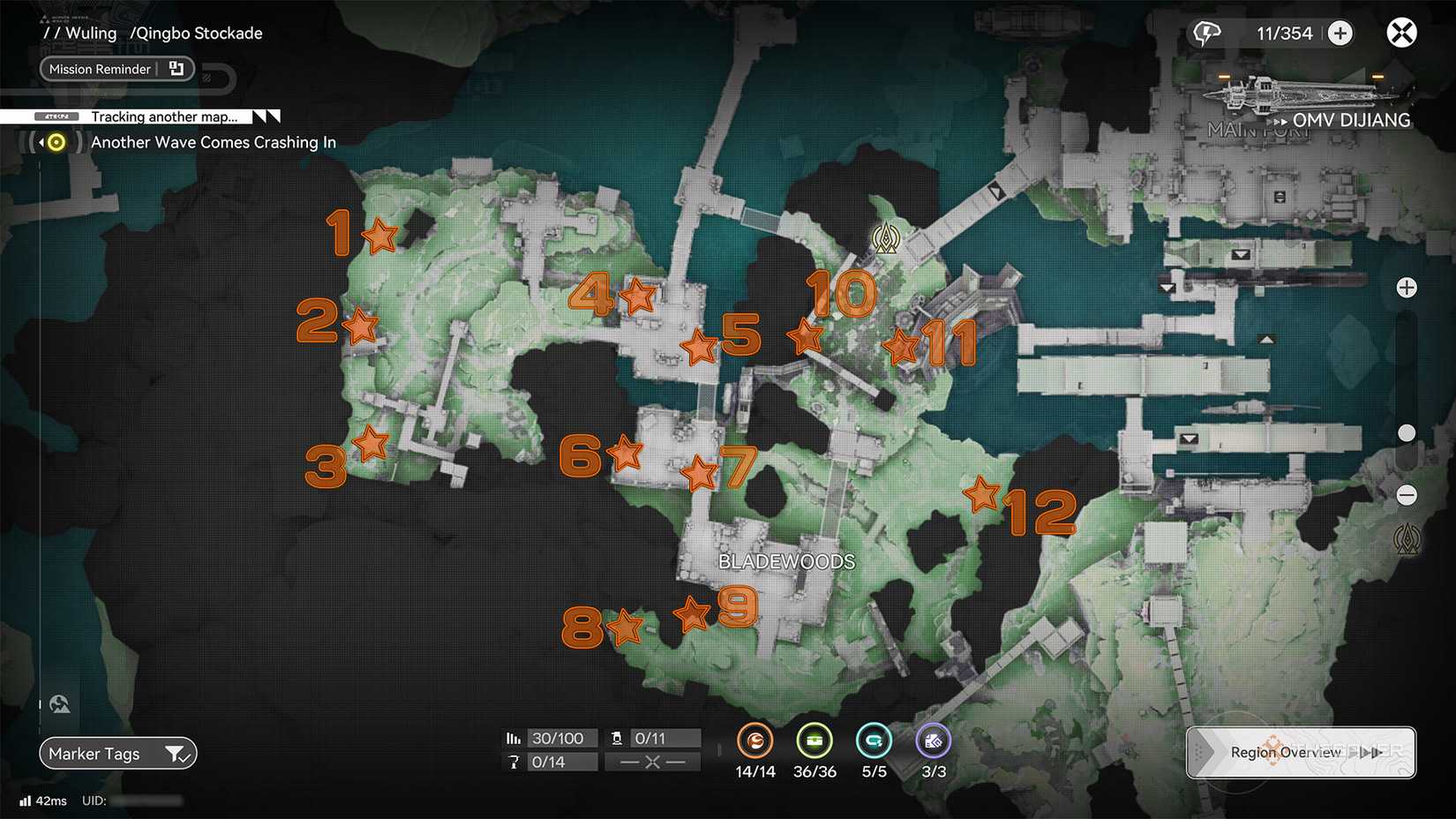
Task: Select the teal currency collectible icon
Action: click(x=873, y=741)
